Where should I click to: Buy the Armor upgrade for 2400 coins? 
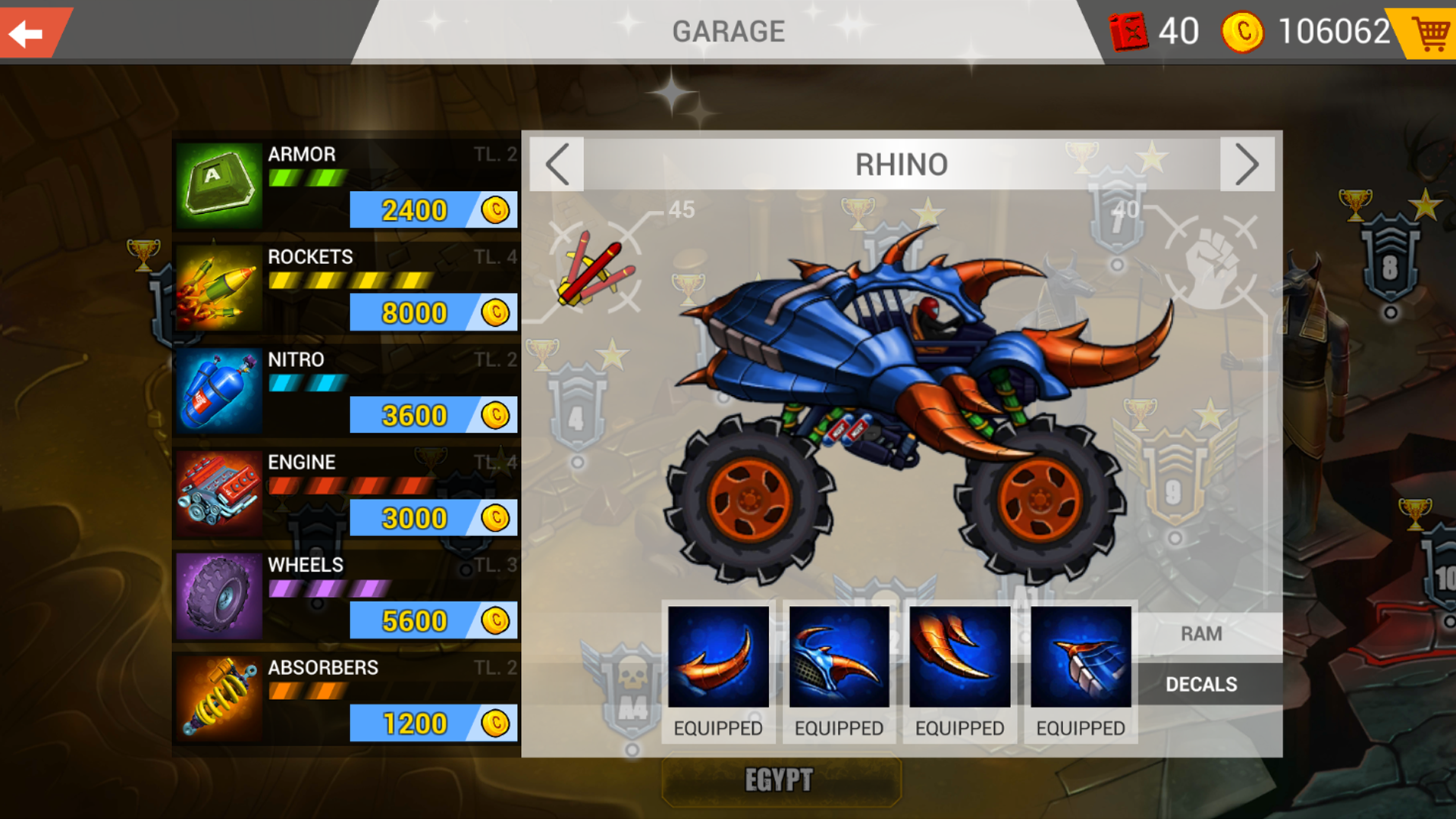[432, 211]
